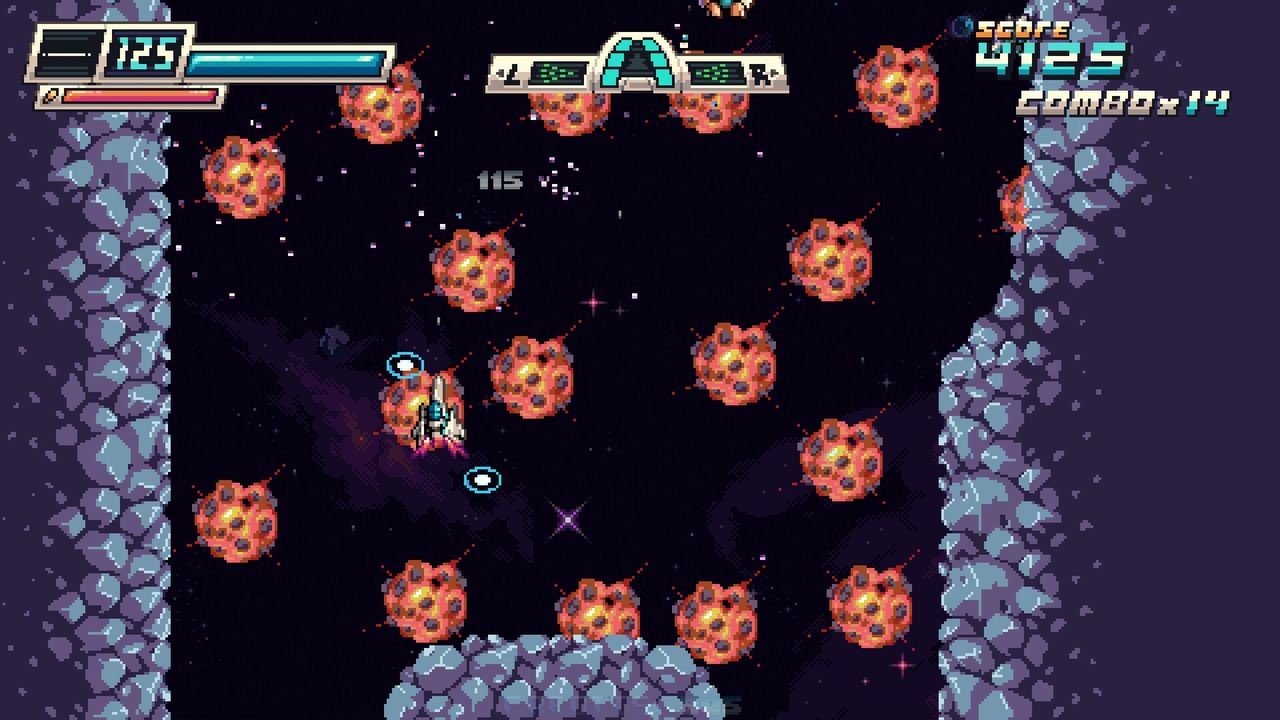Screen dimensions: 1280x720
Task: Click the left arrow on the radar bar
Action: point(500,71)
